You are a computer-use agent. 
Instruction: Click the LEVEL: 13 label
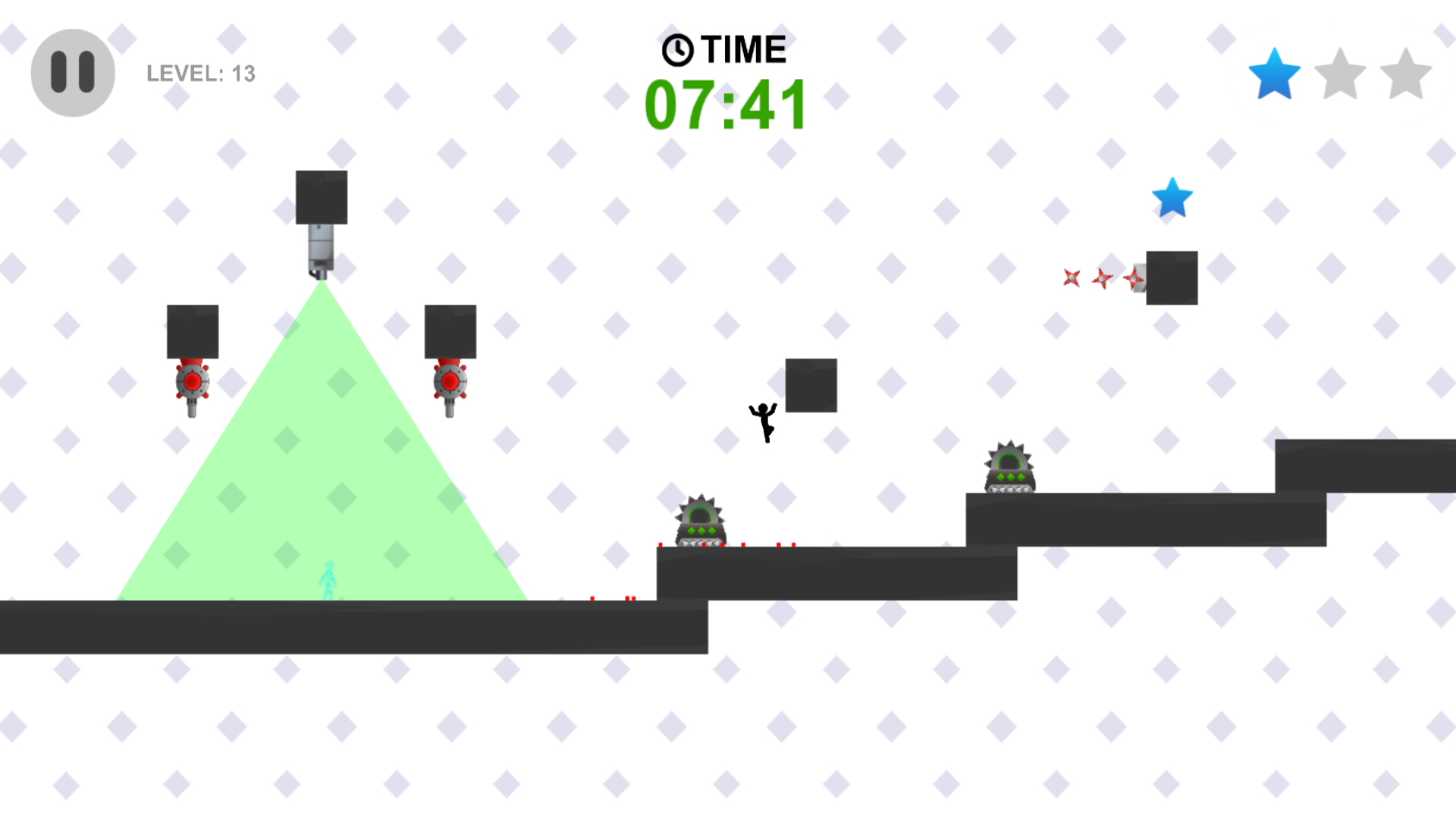(200, 73)
